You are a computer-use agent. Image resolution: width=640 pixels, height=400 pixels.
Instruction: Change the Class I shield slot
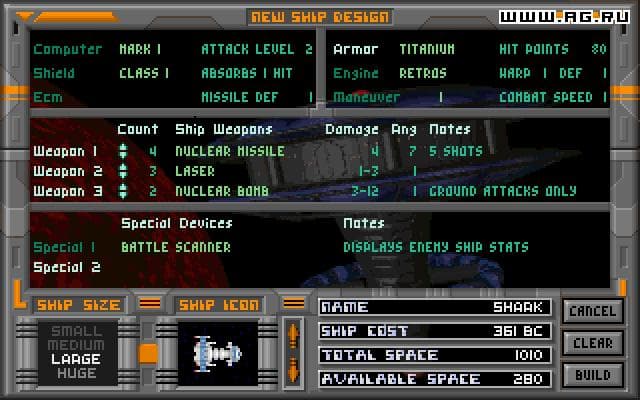coord(144,73)
